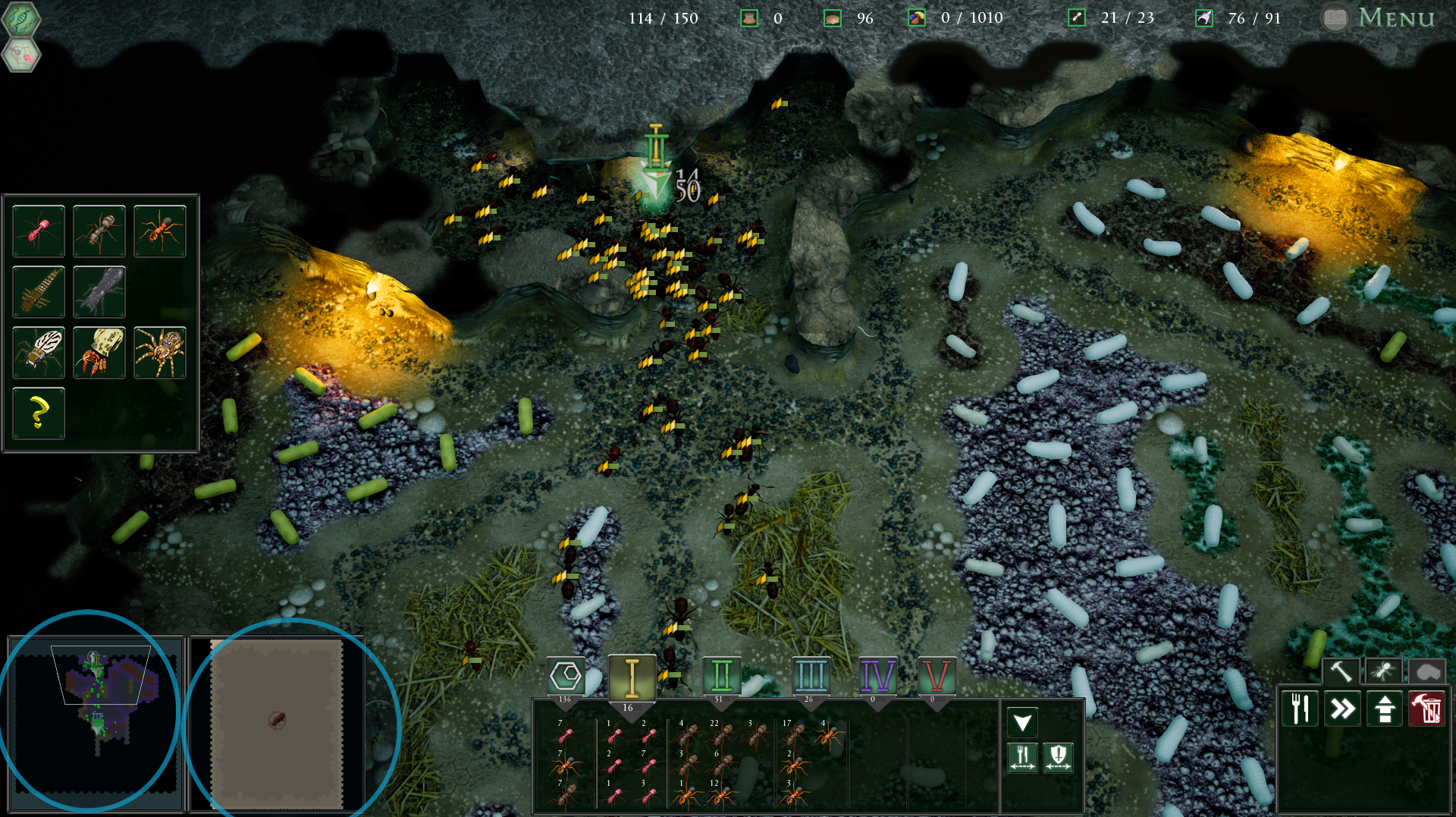
Task: Switch to the ant creatures tab
Action: (x=1383, y=671)
